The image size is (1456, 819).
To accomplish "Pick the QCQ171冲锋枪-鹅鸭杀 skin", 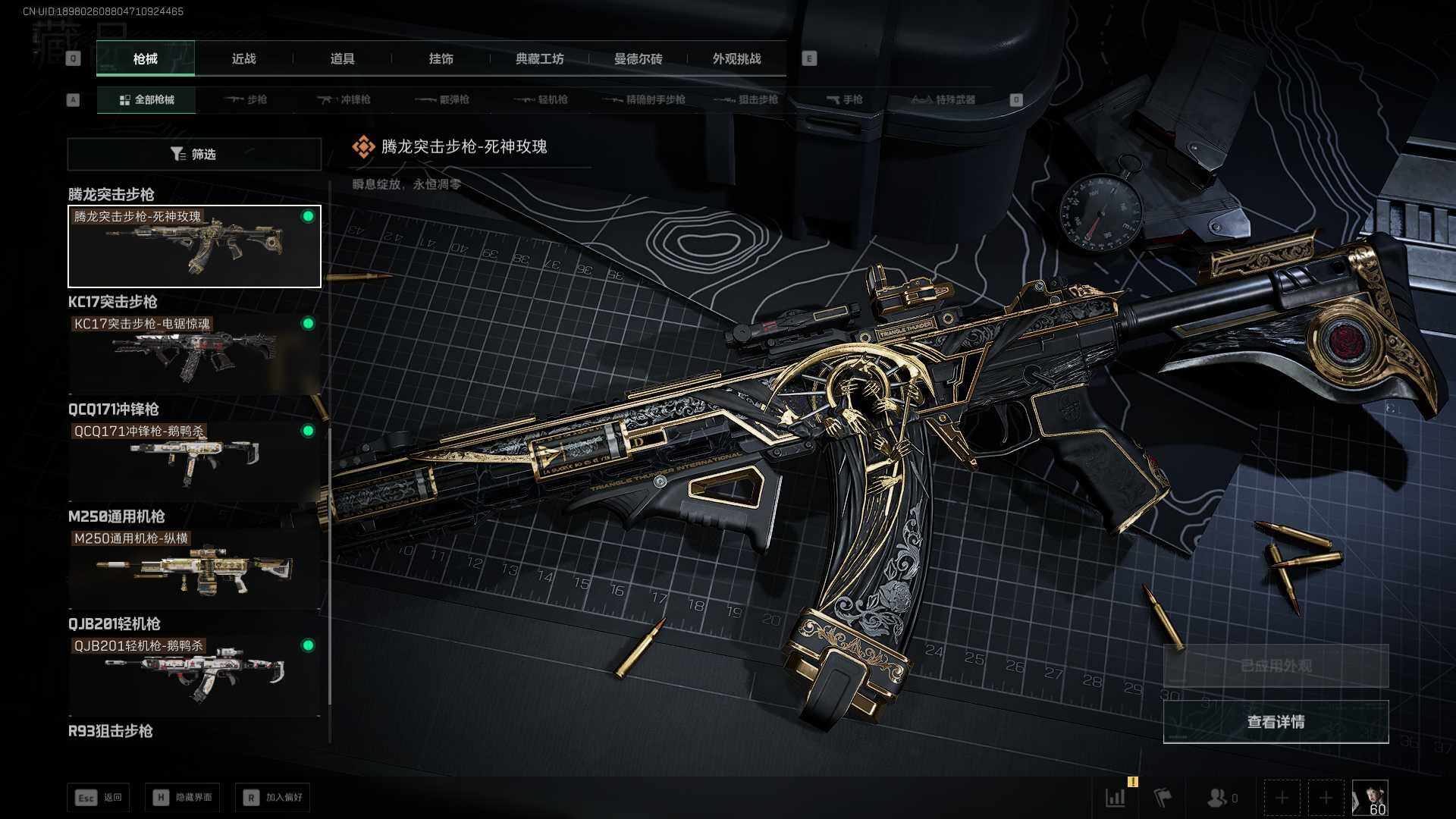I will coord(194,461).
